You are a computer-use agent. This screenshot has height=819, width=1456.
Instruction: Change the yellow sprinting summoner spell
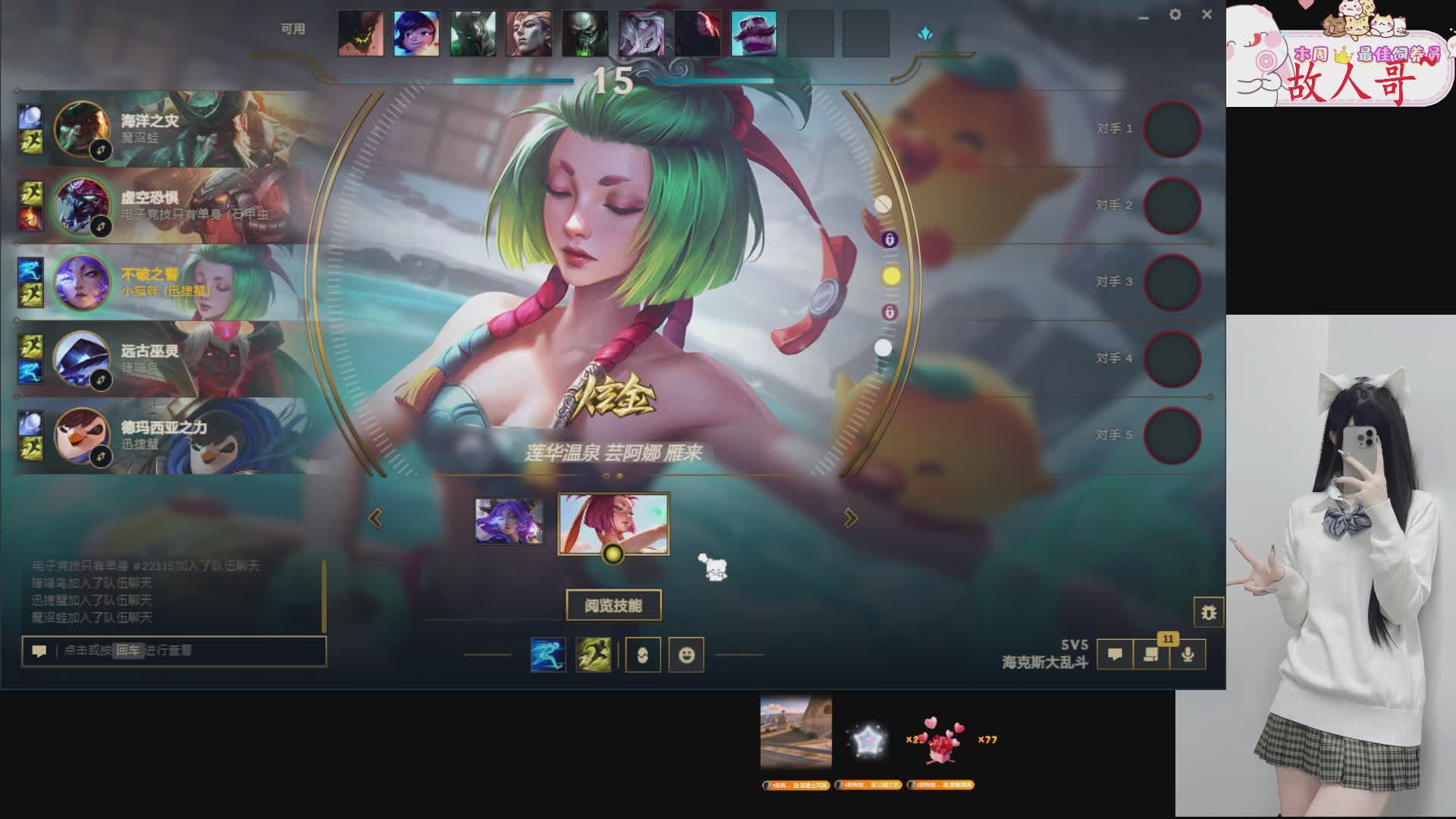click(593, 654)
